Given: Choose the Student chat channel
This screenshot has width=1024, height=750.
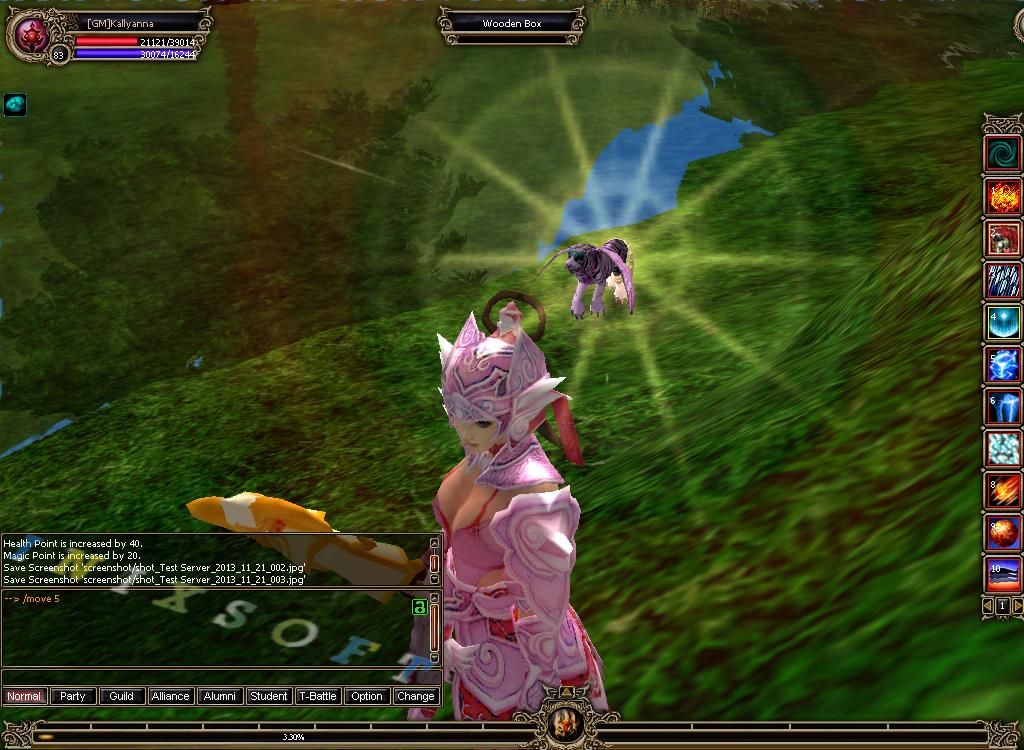Looking at the screenshot, I should tap(269, 696).
